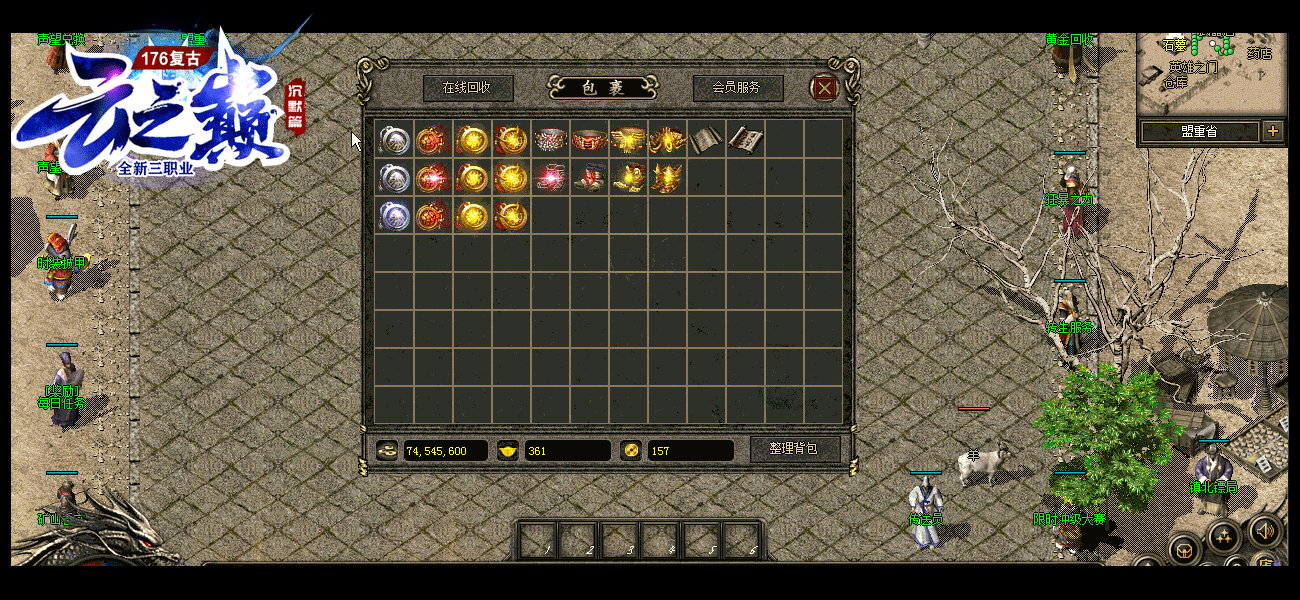Click the 整理背包 sort bag button
Viewport: 1300px width, 600px height.
(x=794, y=449)
